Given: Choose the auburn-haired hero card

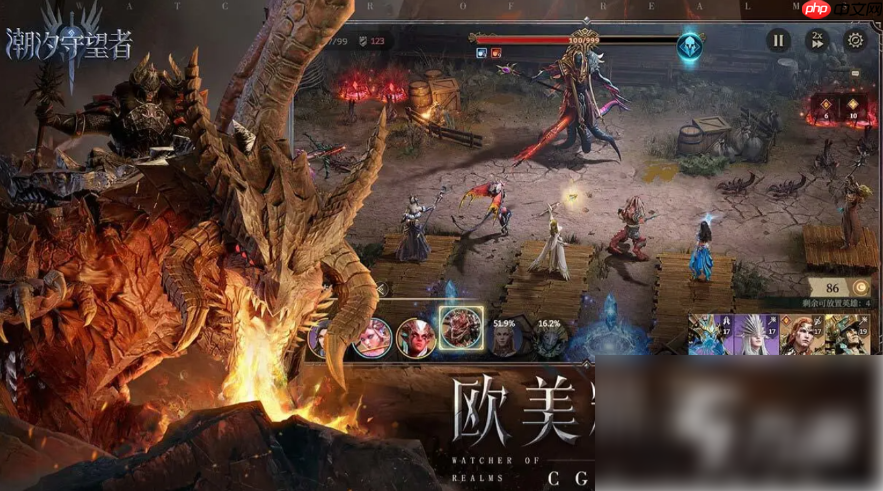Looking at the screenshot, I should (798, 335).
